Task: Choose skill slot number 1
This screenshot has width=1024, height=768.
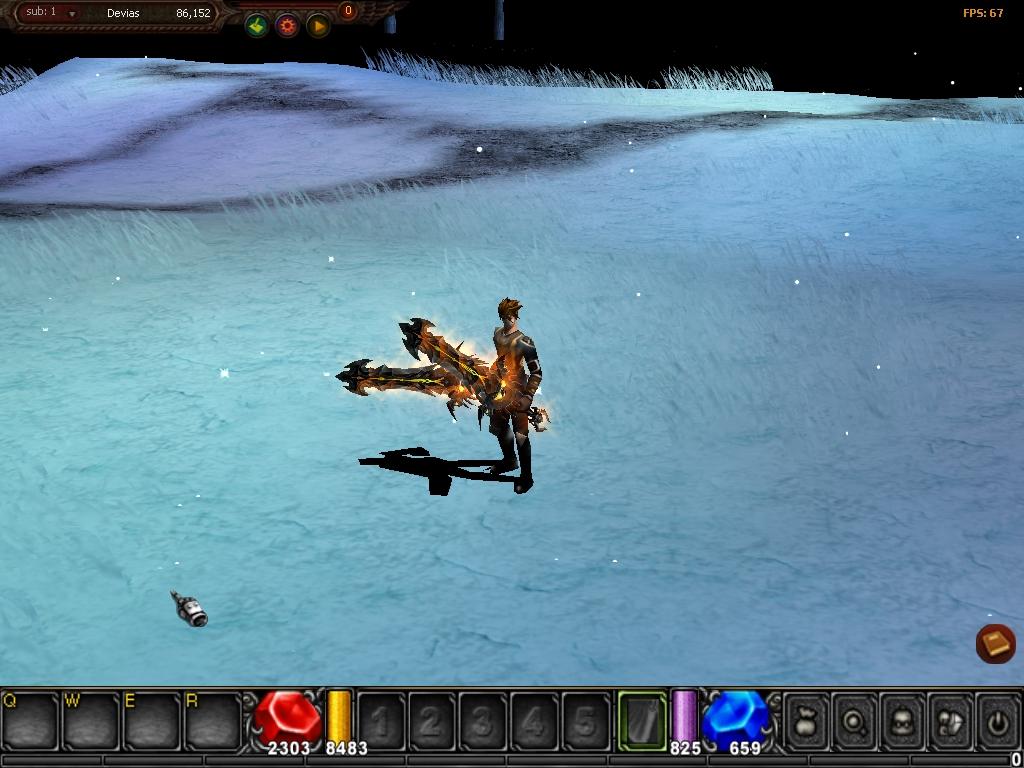Action: [x=381, y=720]
